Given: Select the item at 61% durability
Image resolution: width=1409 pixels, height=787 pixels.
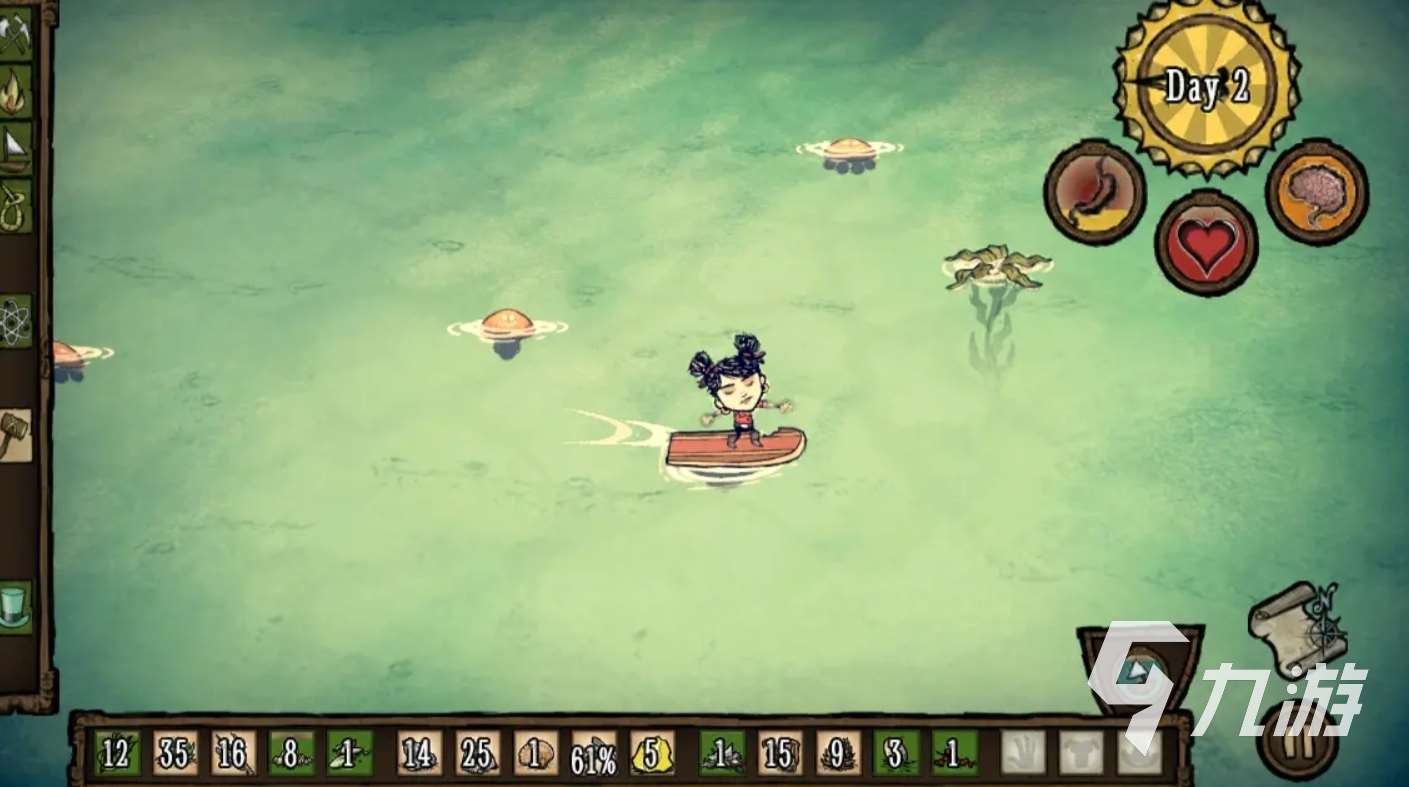Looking at the screenshot, I should click(593, 753).
